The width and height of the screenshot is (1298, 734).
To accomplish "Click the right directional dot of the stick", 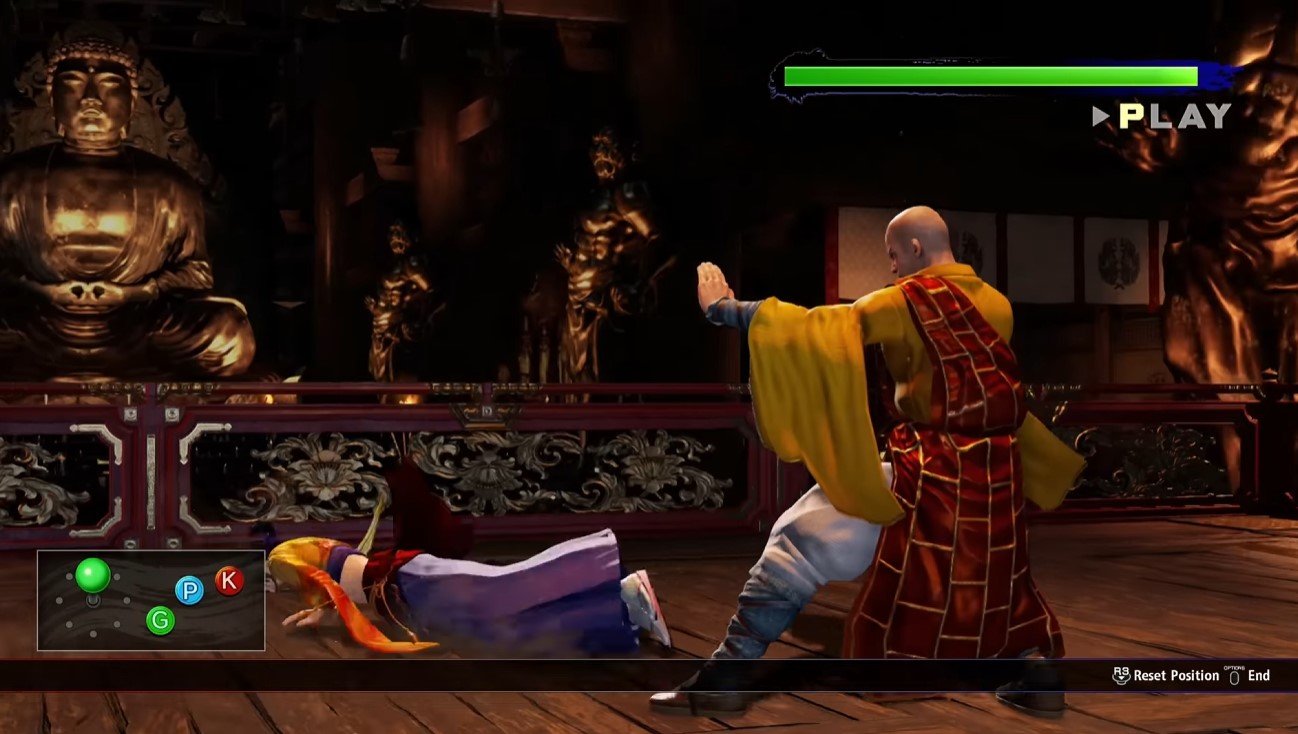I will click(x=127, y=600).
